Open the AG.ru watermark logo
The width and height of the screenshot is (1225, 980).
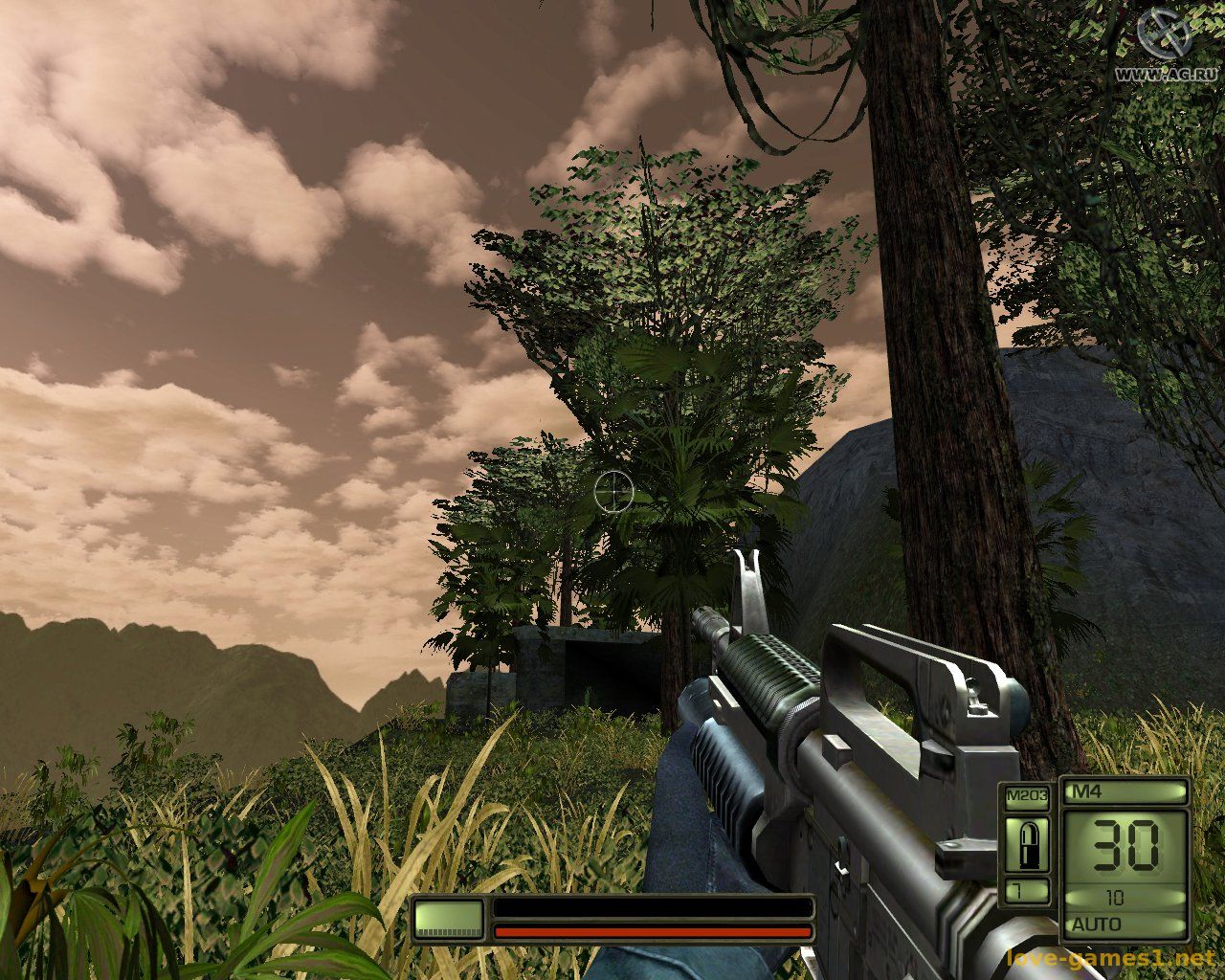coord(1163,36)
